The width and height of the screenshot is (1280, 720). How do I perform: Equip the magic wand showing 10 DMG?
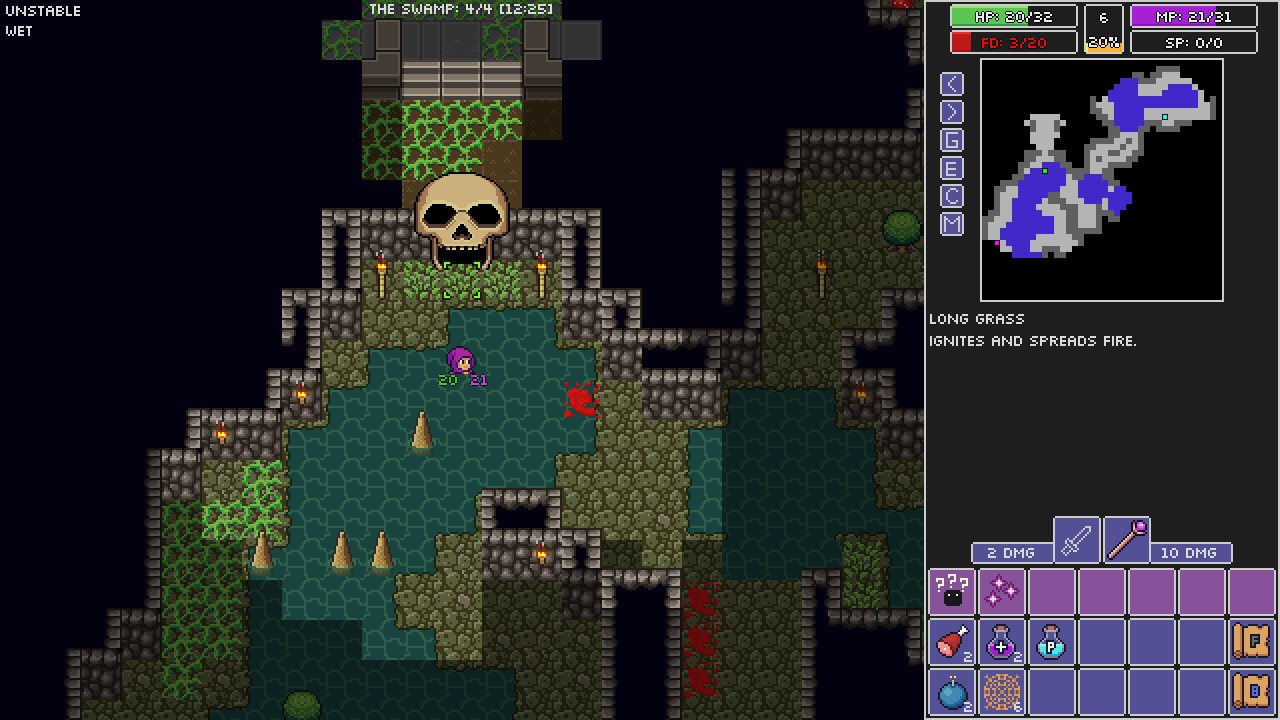pos(1127,540)
